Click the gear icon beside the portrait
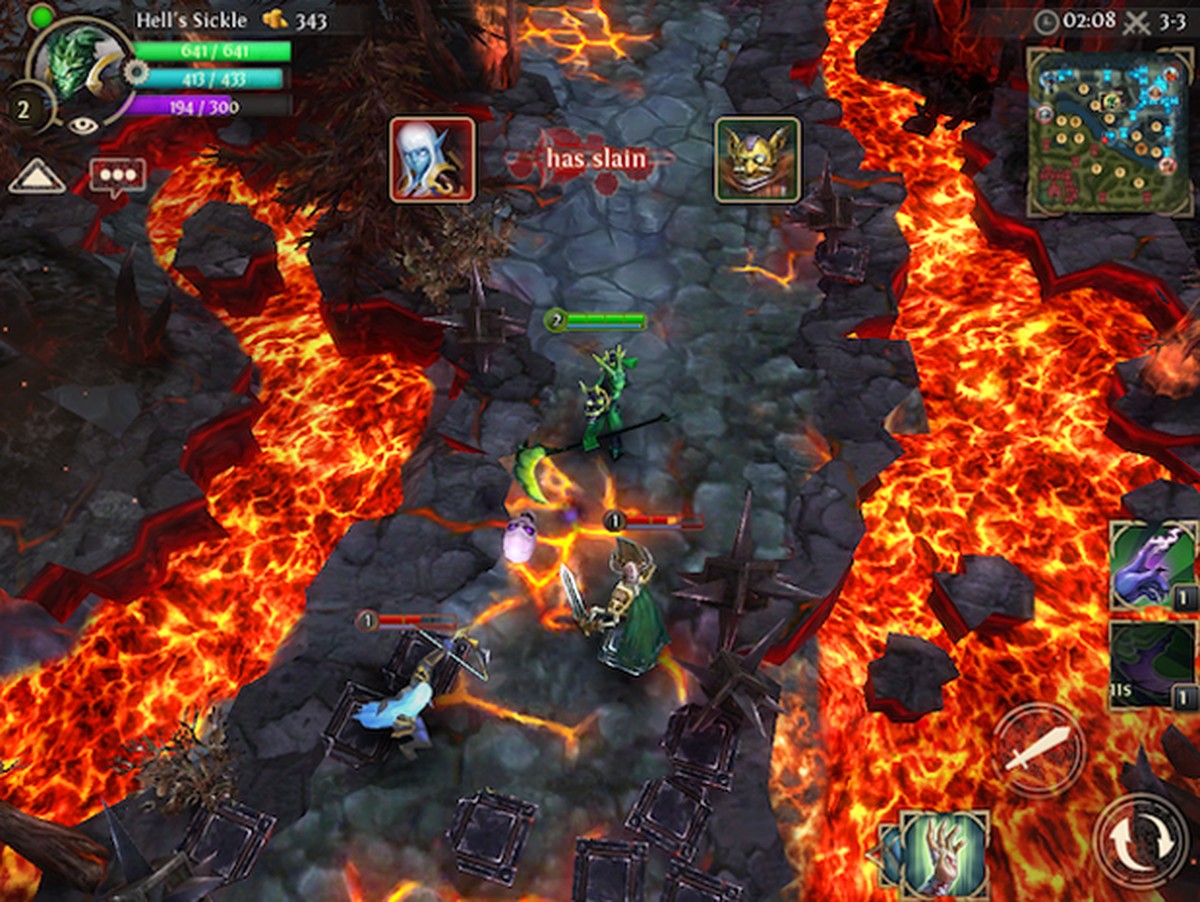Viewport: 1200px width, 902px height. 135,72
